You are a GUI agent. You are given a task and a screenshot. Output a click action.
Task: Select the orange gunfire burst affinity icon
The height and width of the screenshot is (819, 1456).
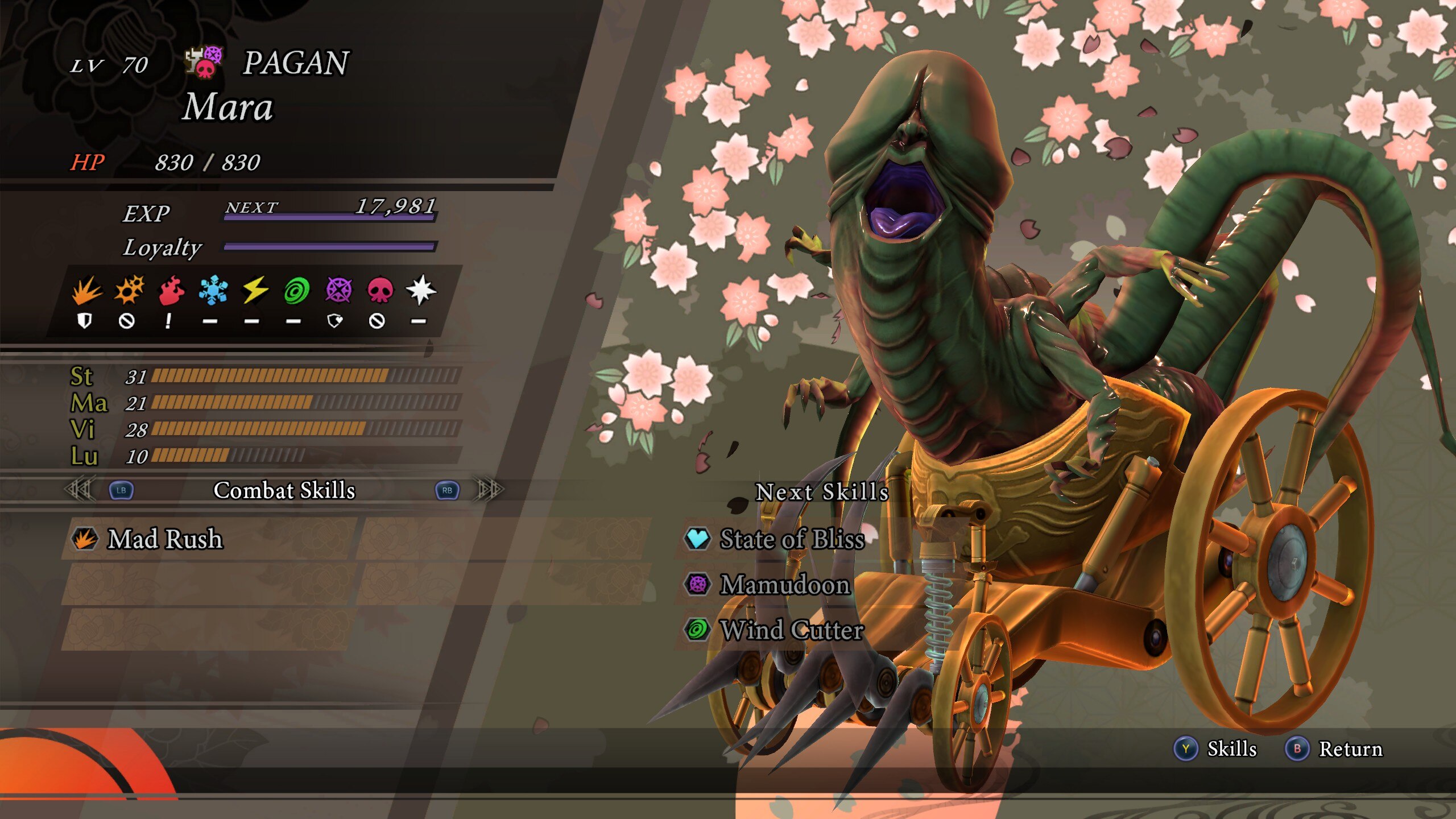click(x=129, y=291)
